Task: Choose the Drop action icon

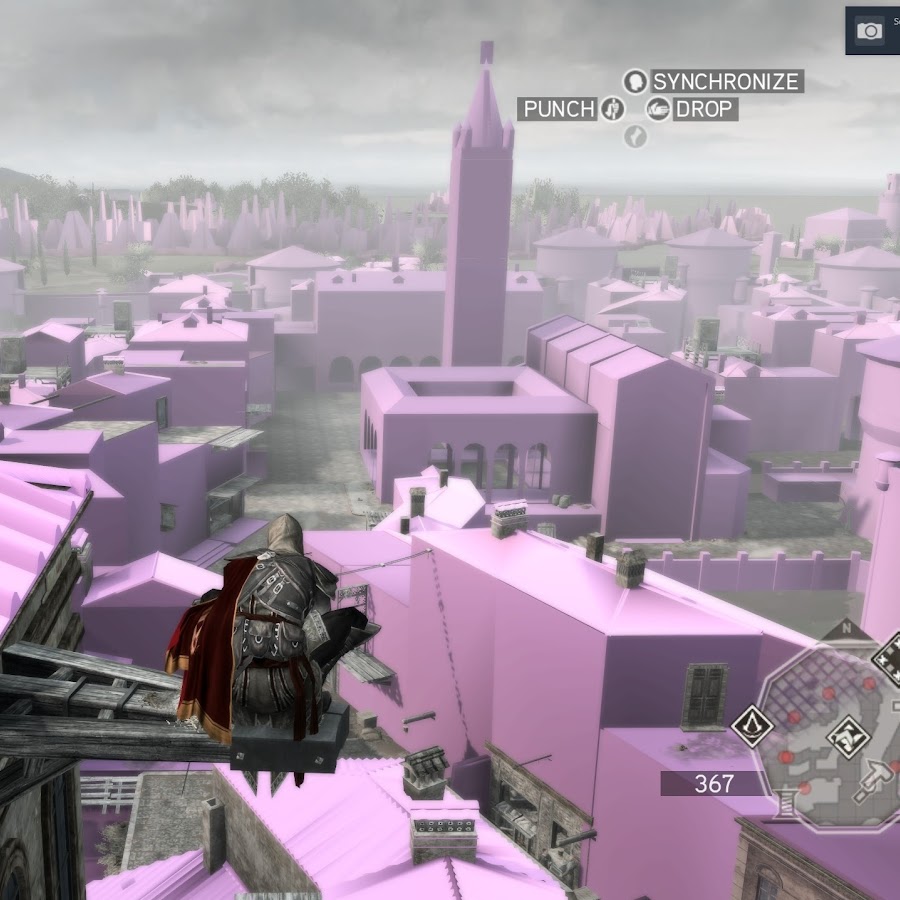Action: click(x=657, y=109)
